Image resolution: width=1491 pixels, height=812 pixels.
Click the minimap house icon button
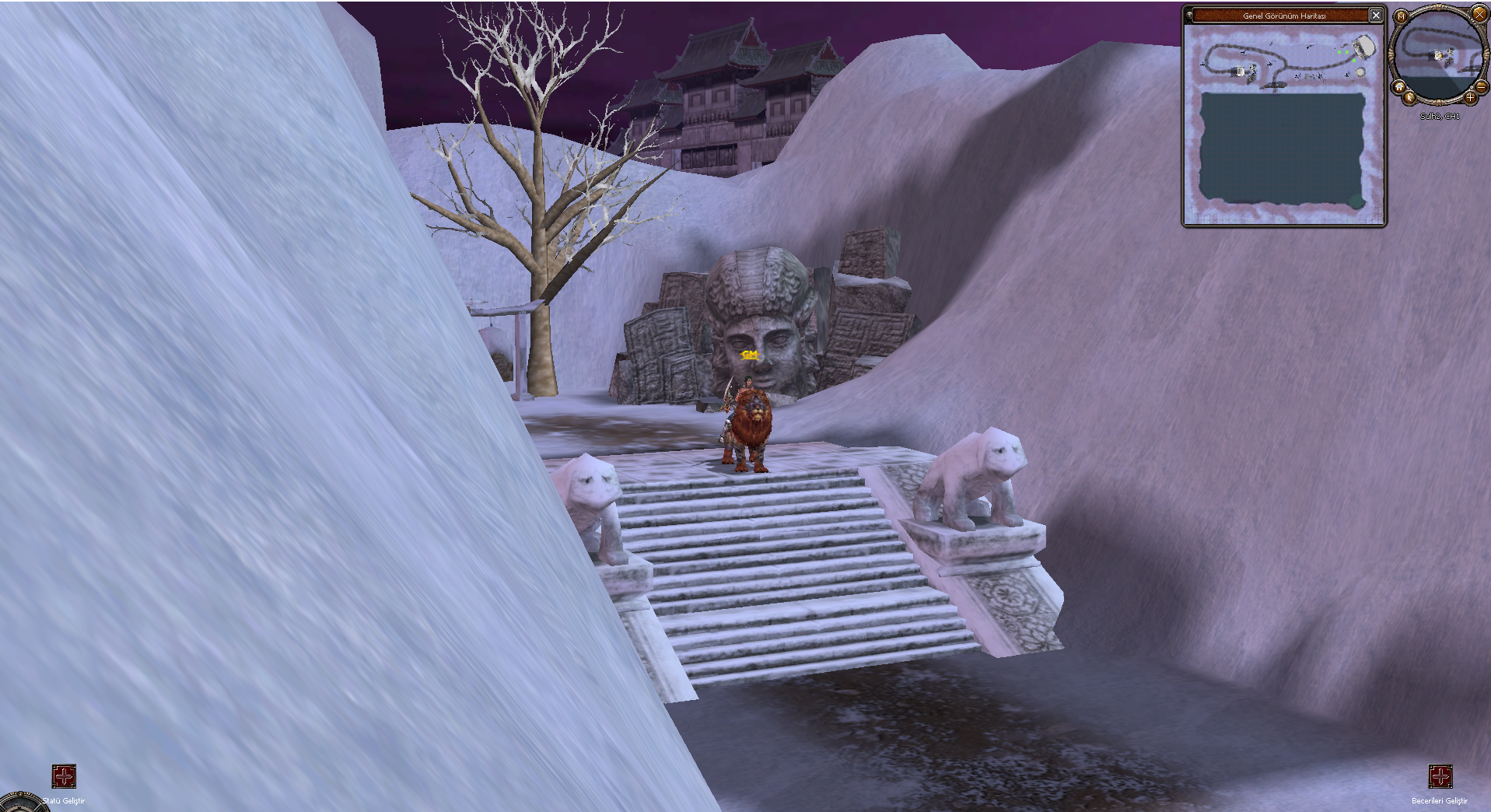[x=1399, y=87]
